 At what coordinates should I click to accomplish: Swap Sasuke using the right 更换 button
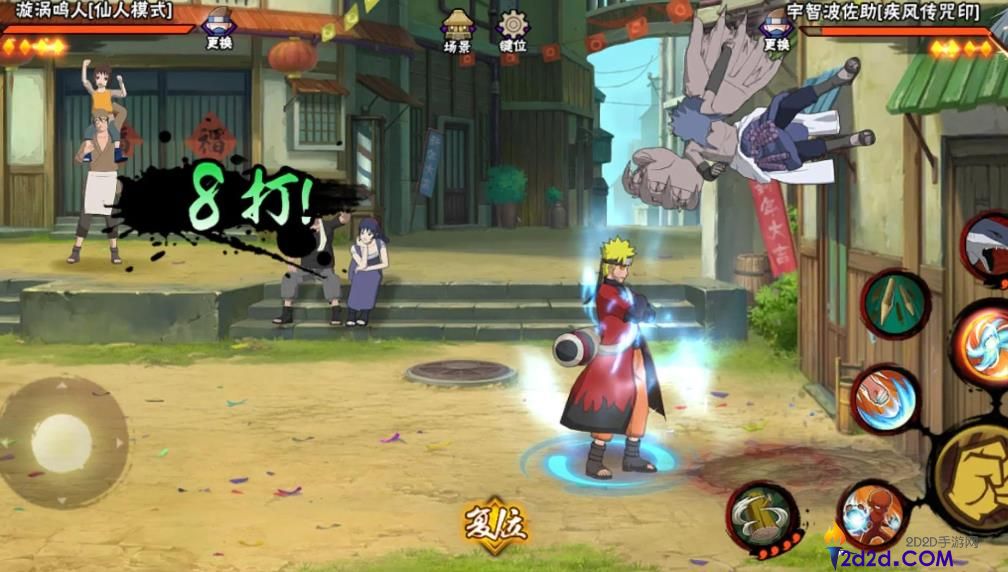[775, 28]
